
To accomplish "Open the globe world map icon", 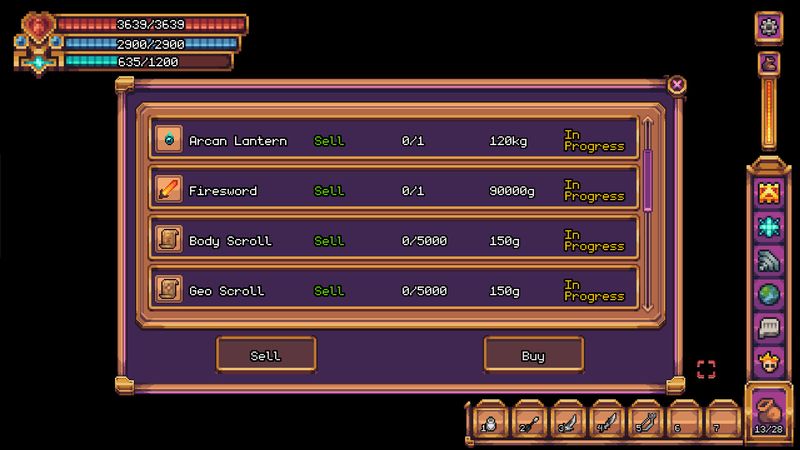I will tap(769, 294).
